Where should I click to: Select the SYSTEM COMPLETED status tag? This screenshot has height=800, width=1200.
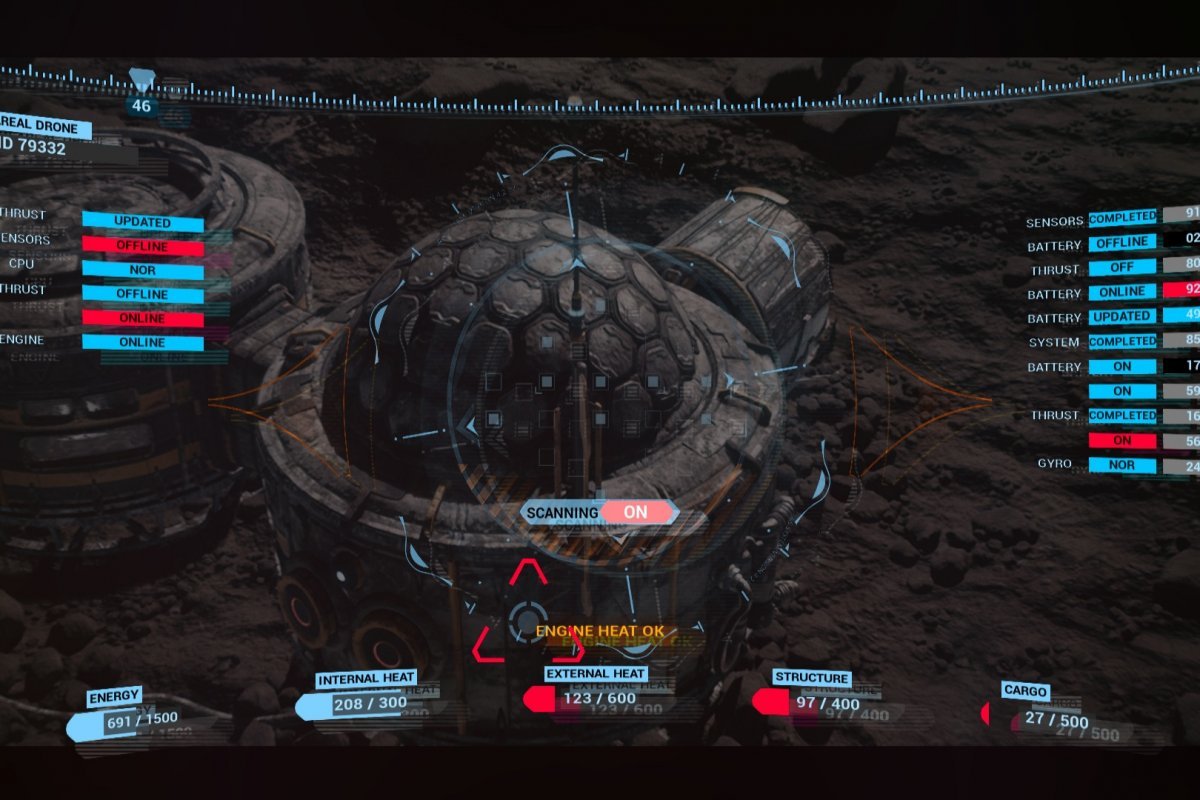click(1122, 341)
